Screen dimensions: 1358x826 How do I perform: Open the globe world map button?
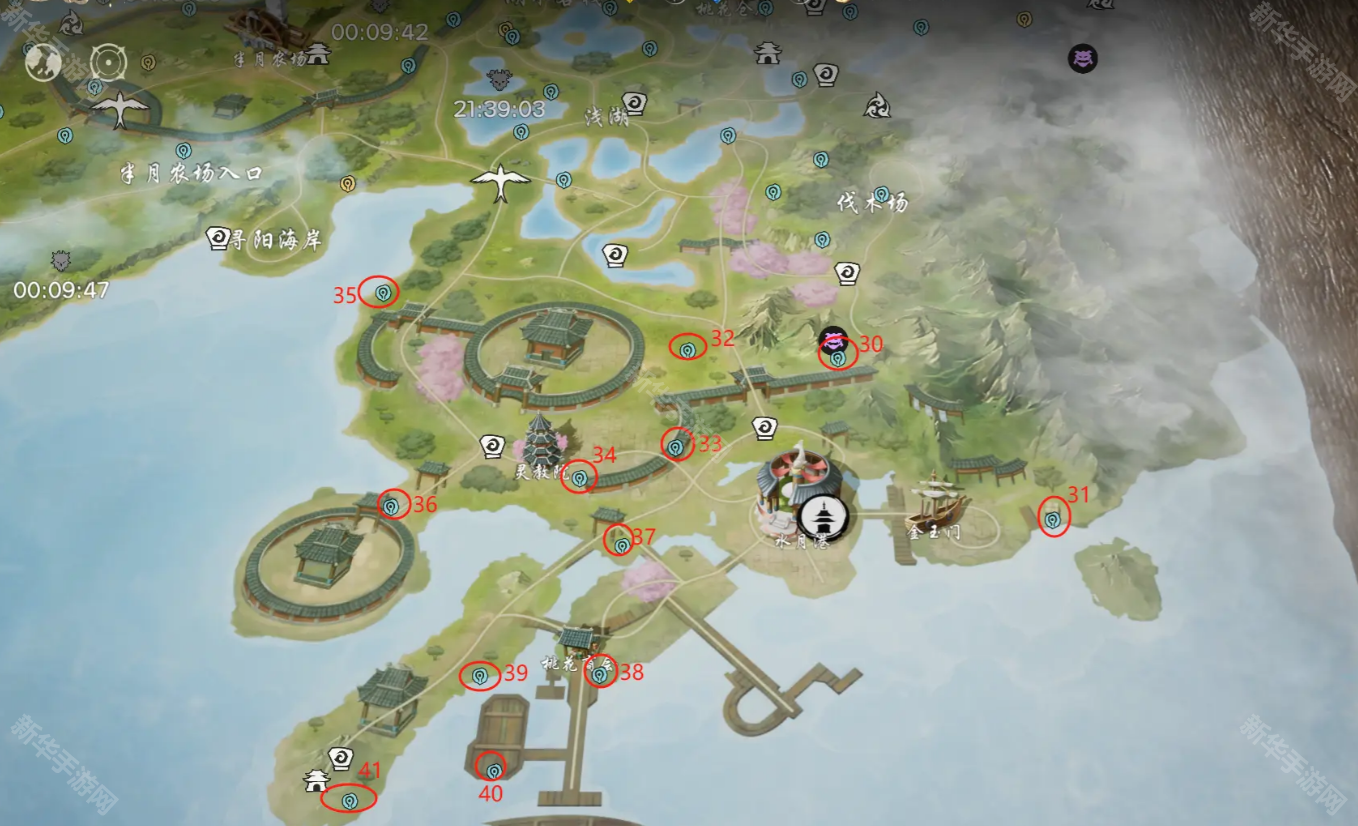[44, 63]
